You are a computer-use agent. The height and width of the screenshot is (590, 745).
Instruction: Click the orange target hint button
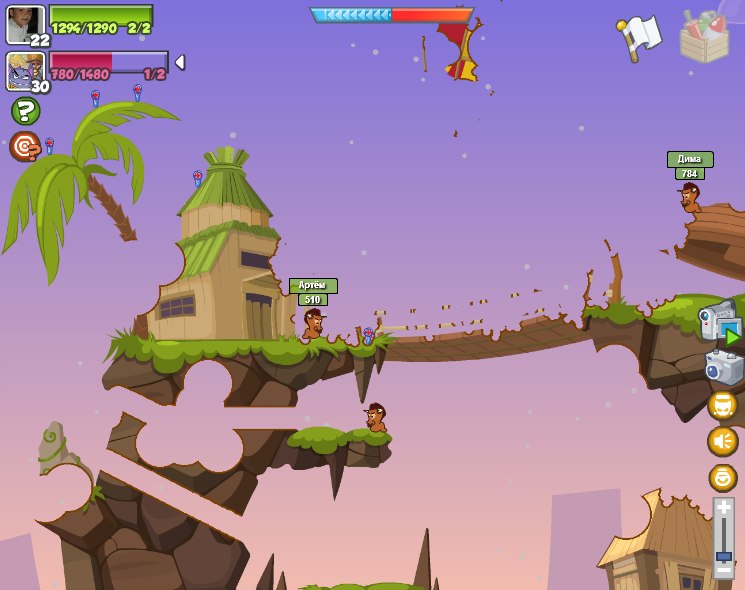(x=24, y=146)
